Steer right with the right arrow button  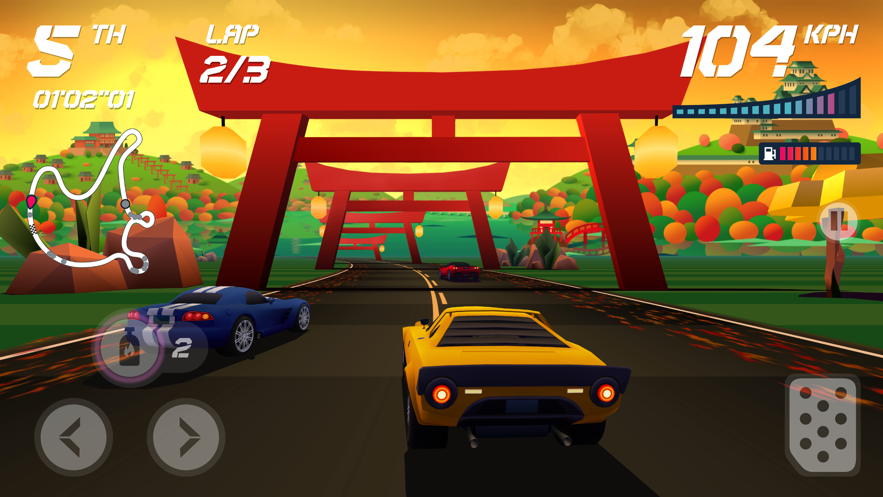point(186,437)
